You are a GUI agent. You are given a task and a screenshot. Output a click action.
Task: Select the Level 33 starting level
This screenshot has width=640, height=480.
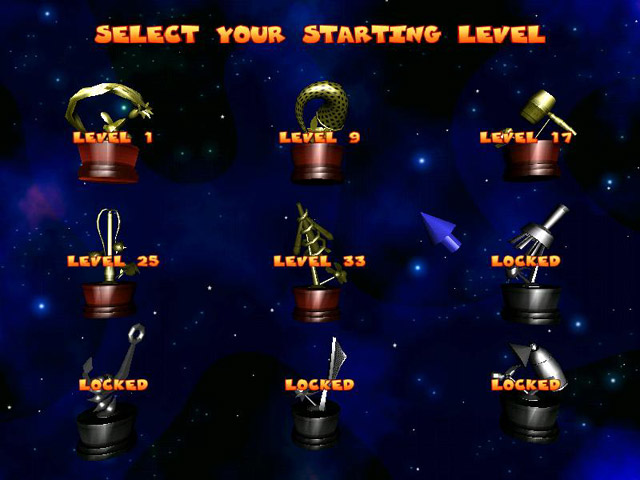point(319,262)
